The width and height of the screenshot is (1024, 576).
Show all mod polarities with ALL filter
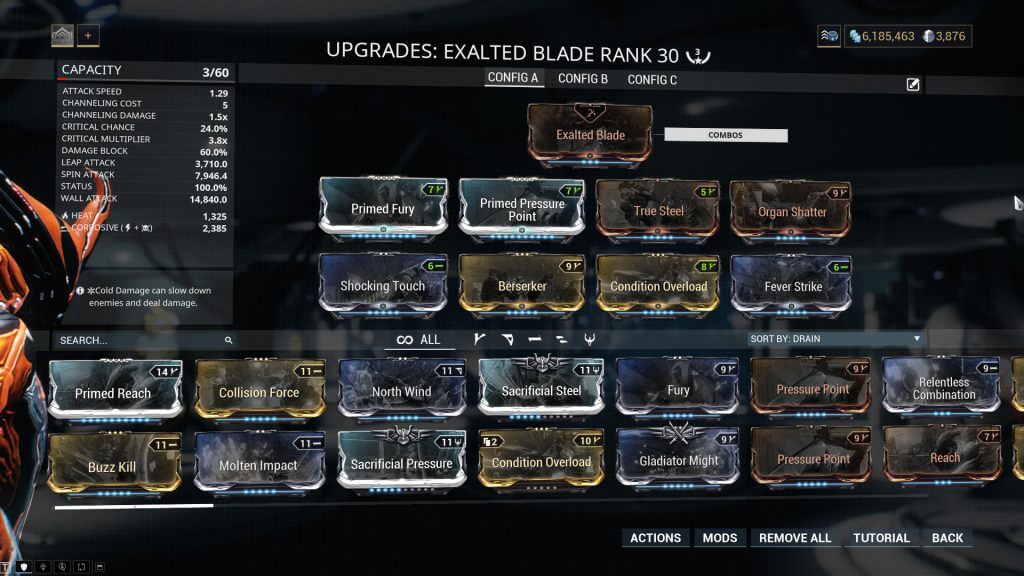point(419,340)
